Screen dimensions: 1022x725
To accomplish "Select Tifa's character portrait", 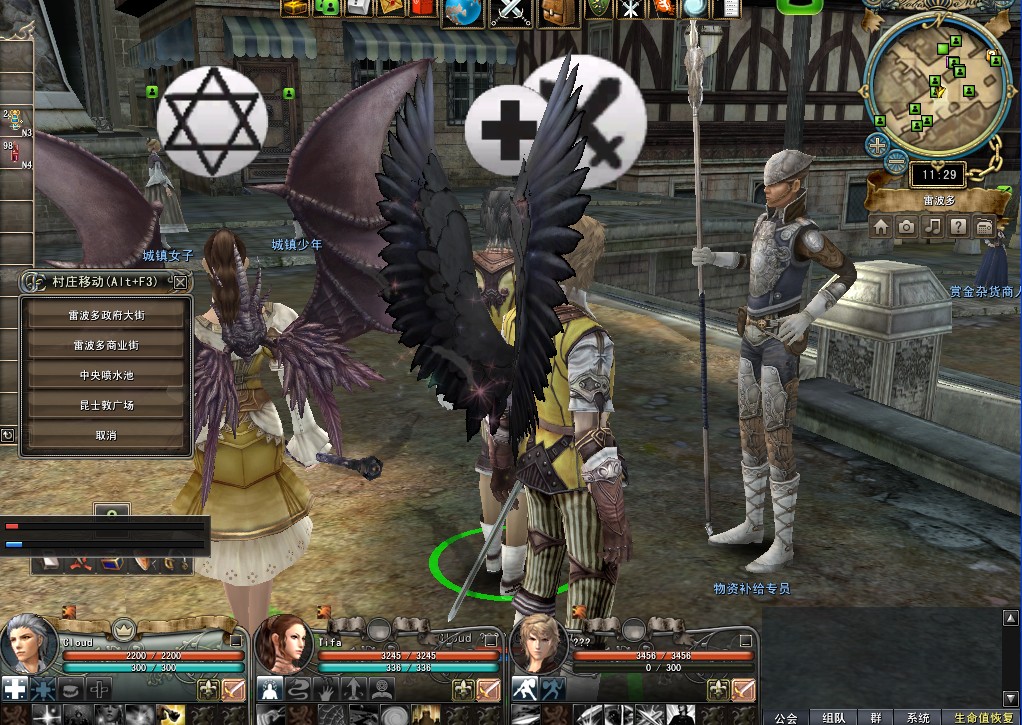I will 284,643.
